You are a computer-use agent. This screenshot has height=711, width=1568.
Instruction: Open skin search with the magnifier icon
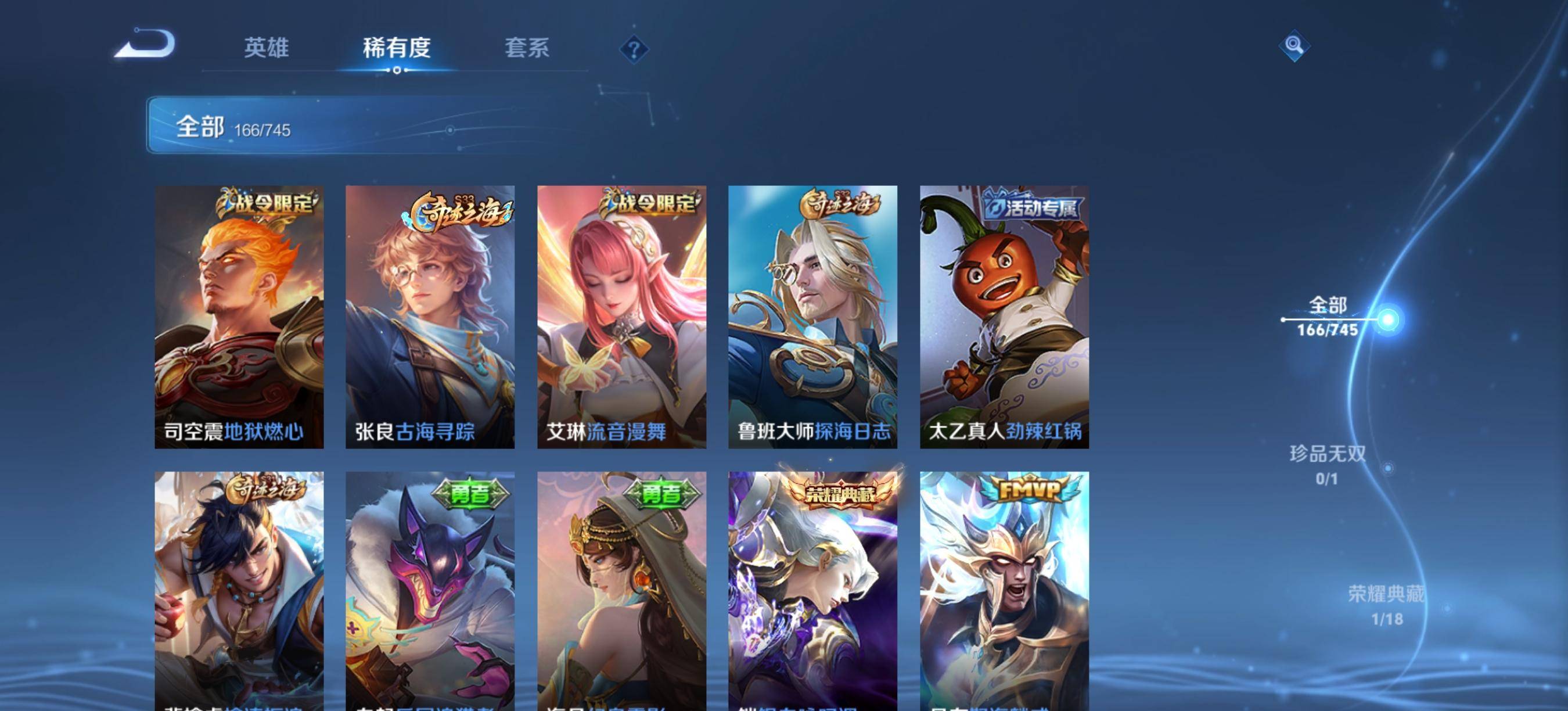click(x=1293, y=46)
